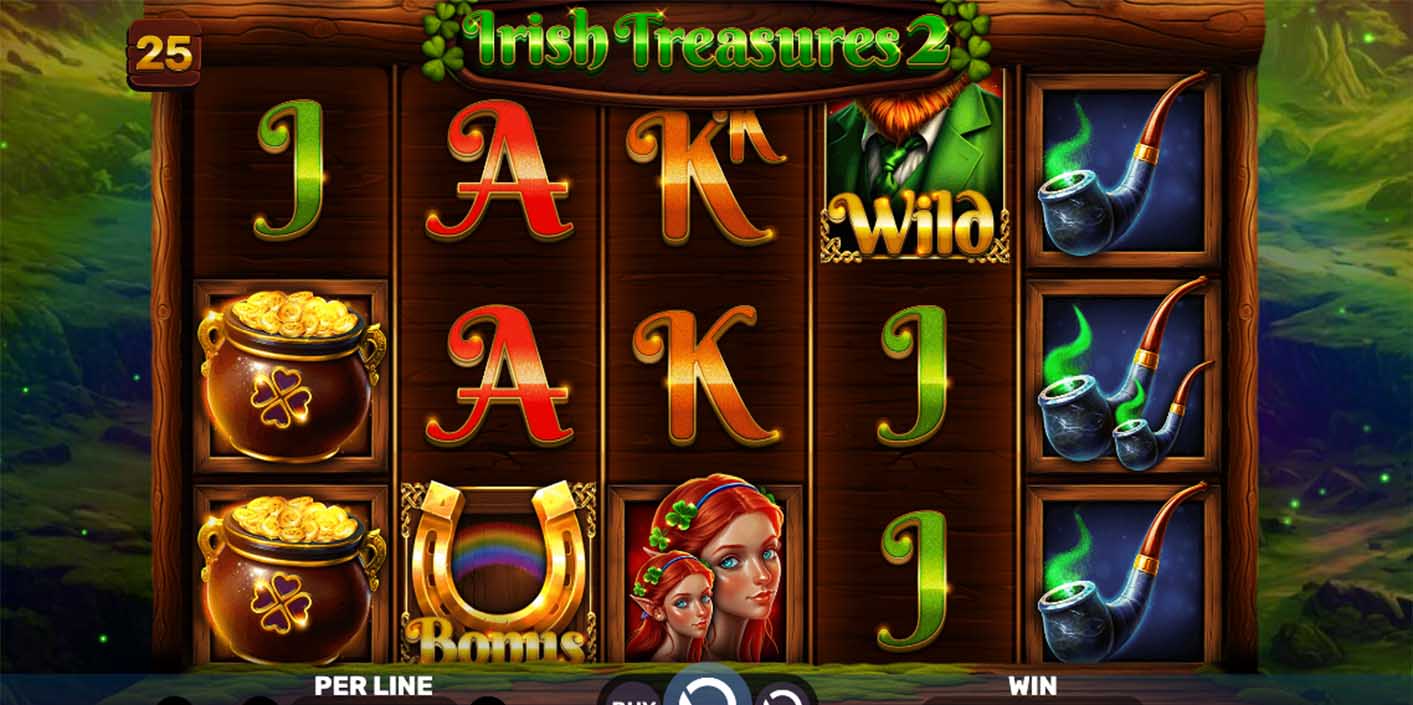Screen dimensions: 1413x705
Task: Open the BUY bonus feature button
Action: click(x=630, y=694)
